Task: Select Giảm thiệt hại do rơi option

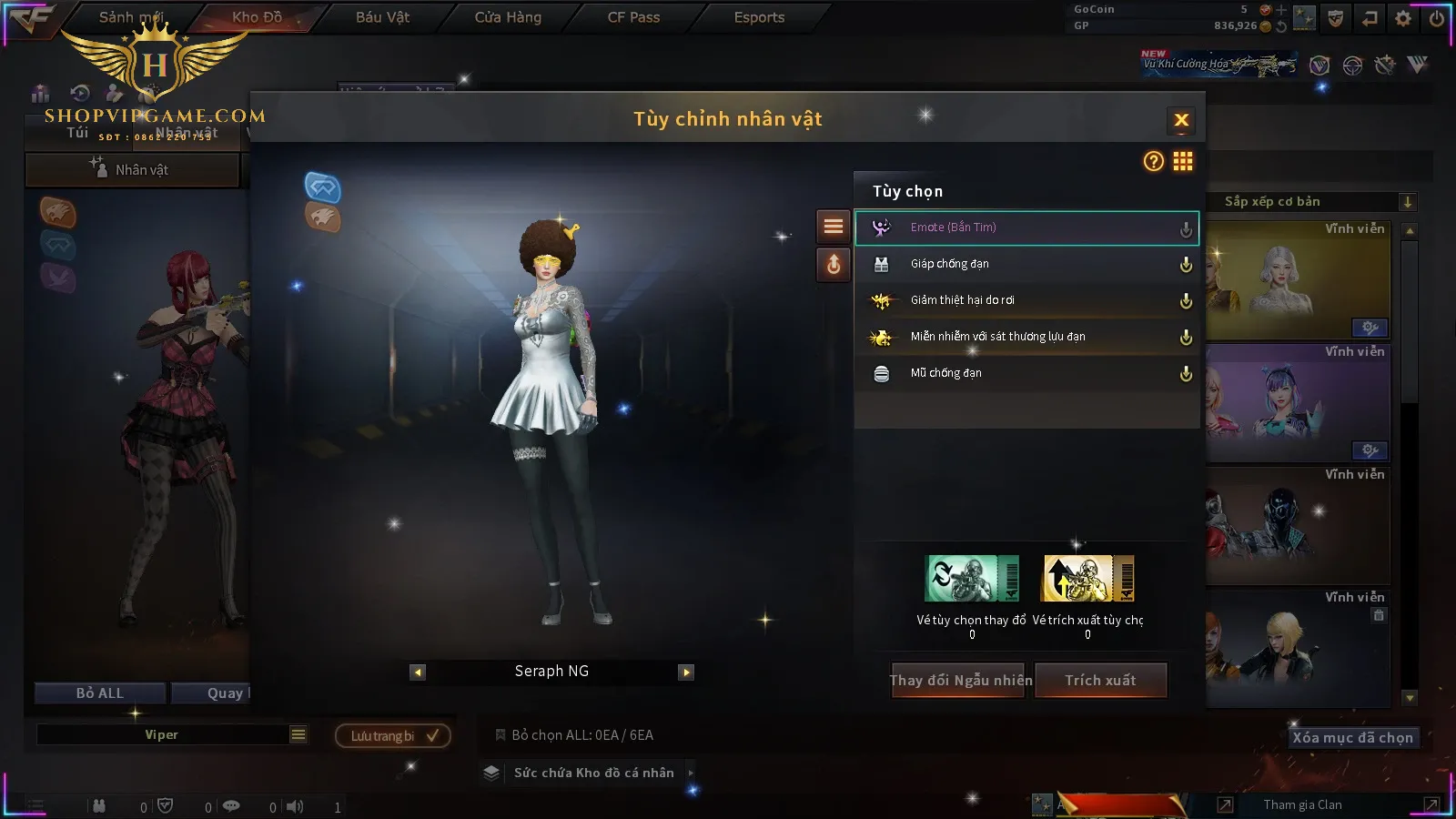Action: [1026, 300]
